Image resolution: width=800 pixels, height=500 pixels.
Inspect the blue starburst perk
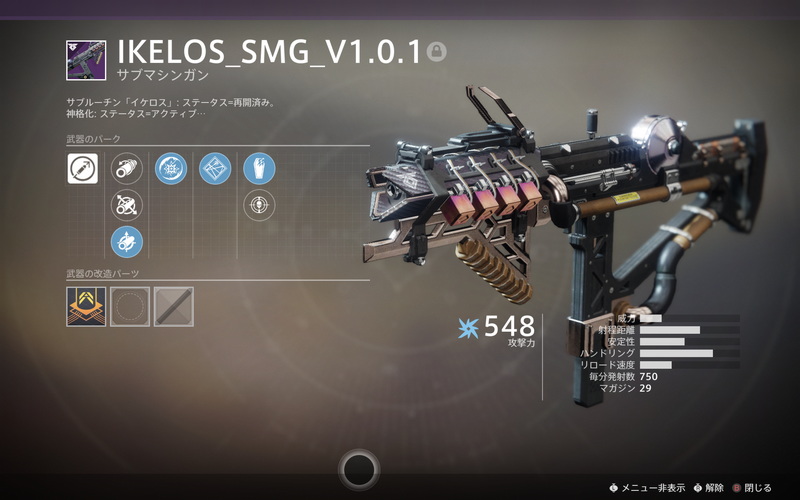(171, 169)
